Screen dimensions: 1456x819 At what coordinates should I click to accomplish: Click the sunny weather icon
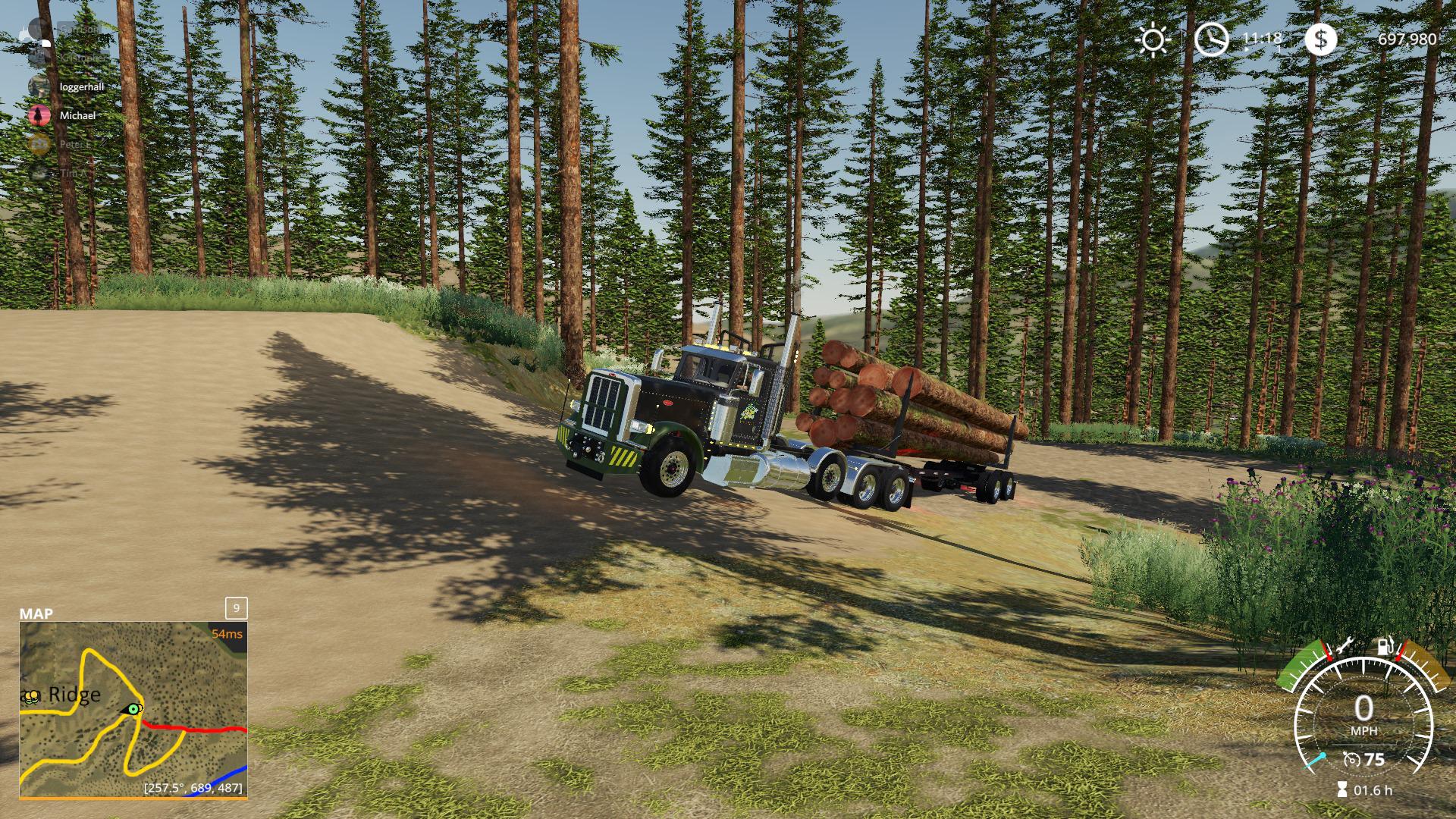tap(1153, 39)
